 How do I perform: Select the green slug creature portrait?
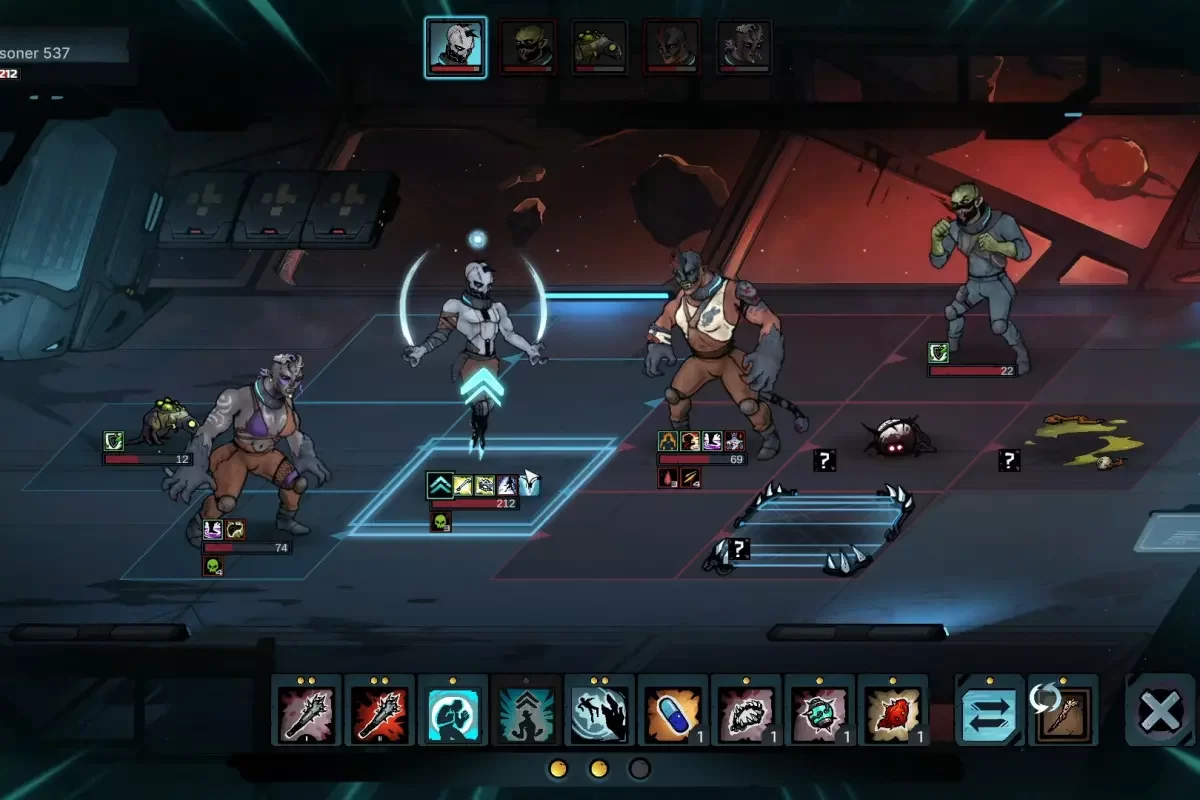pos(599,47)
